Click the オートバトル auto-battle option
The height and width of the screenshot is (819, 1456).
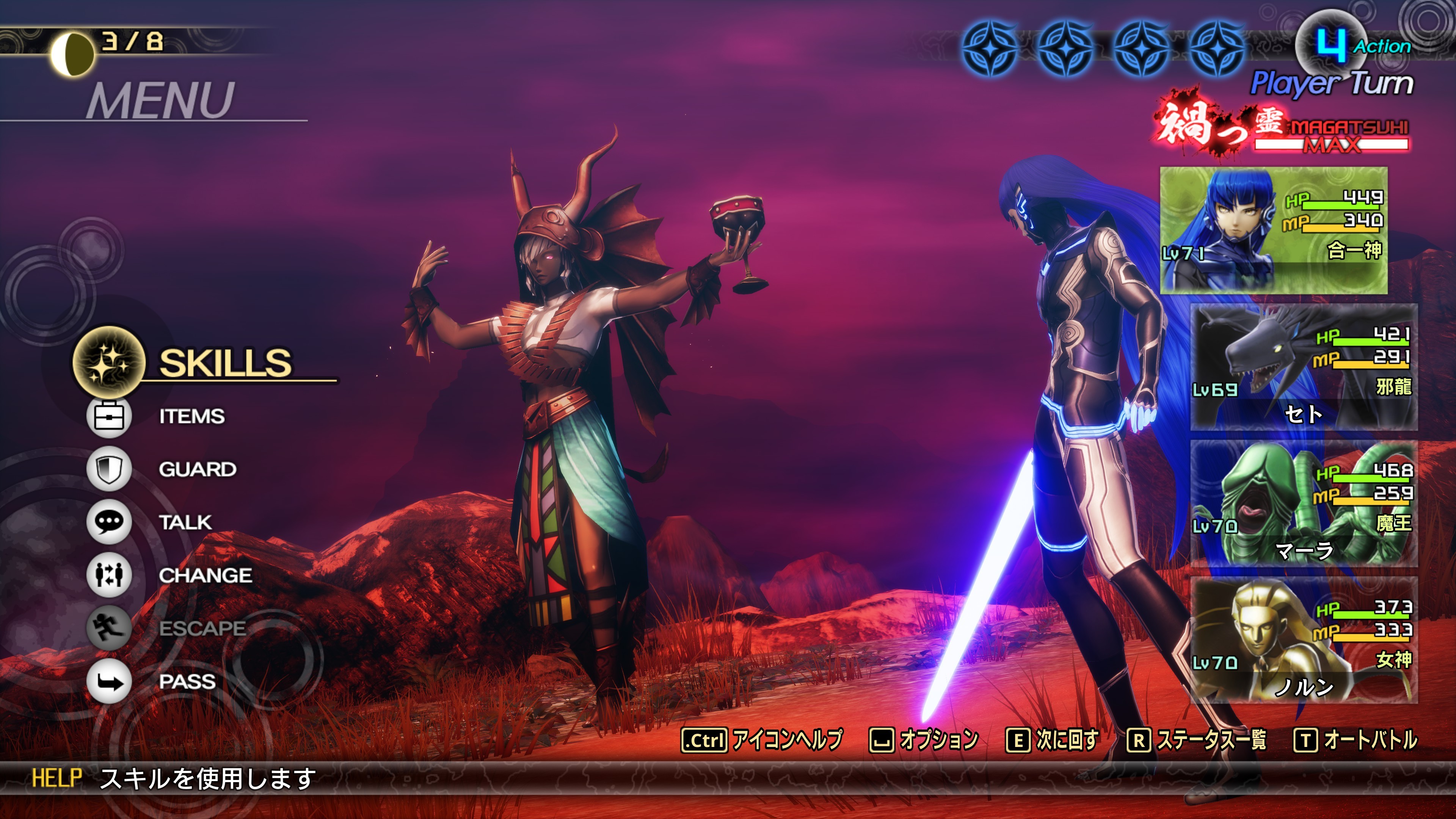point(1356,740)
